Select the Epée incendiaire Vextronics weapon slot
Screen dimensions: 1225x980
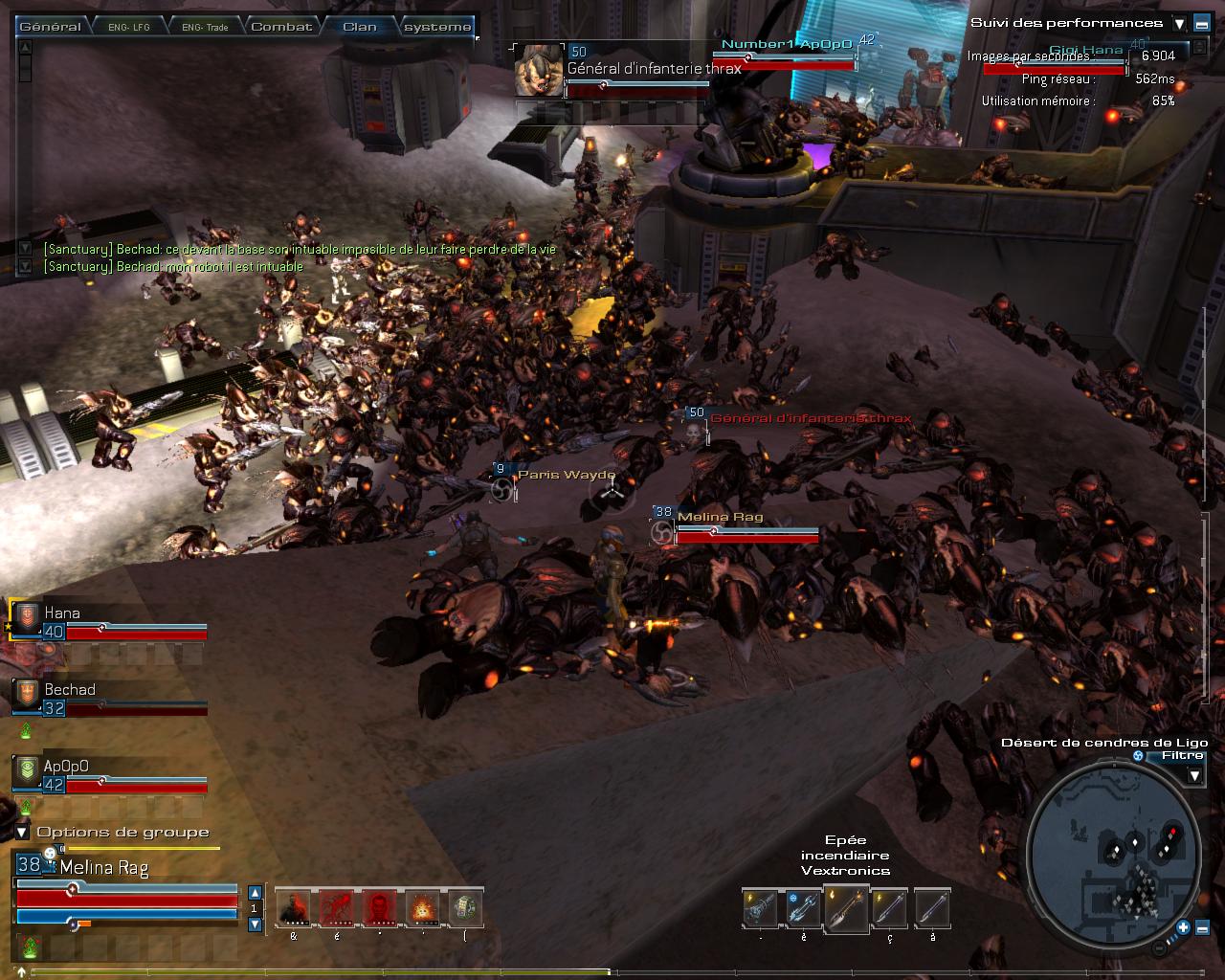click(x=846, y=908)
